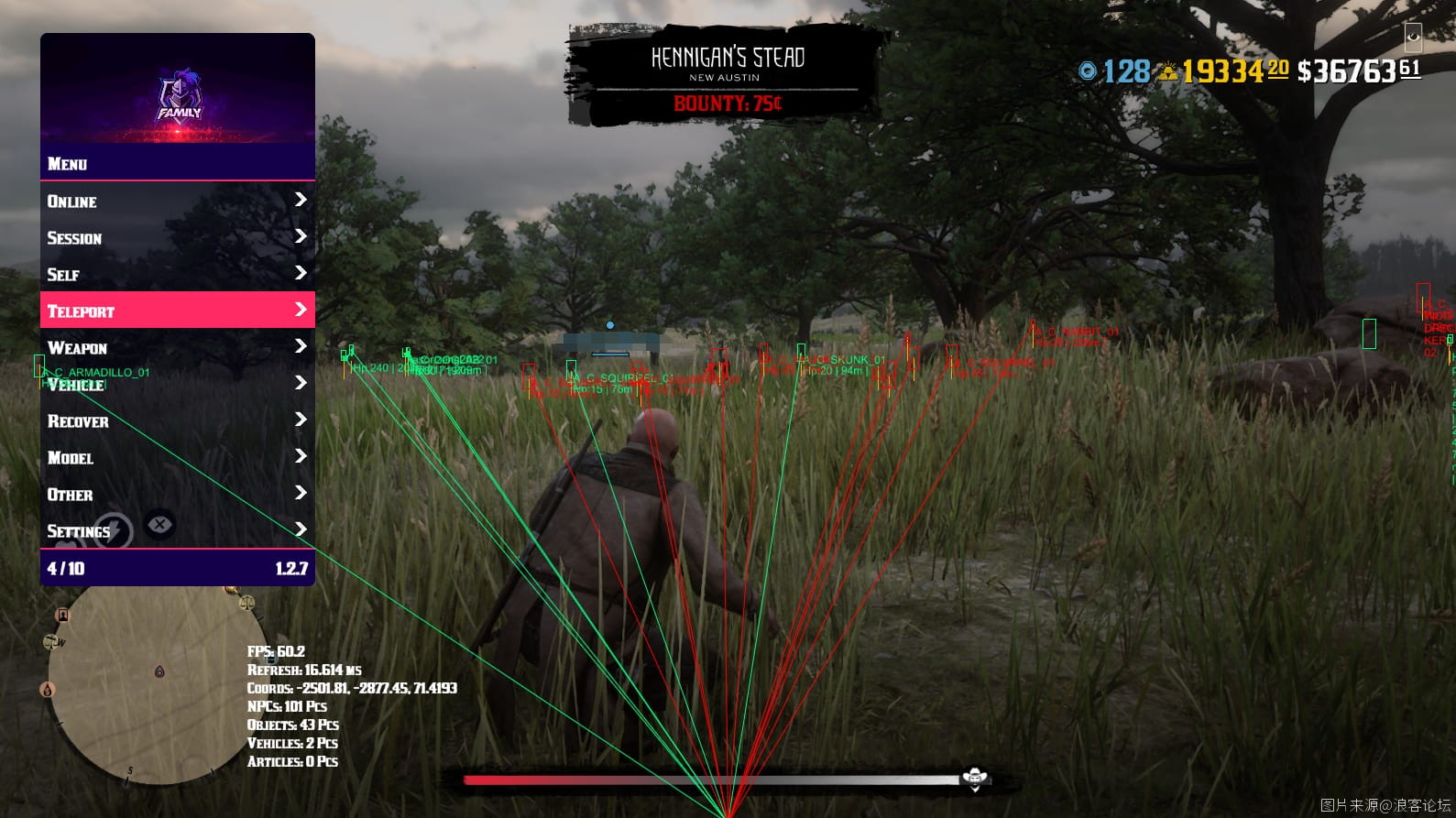The width and height of the screenshot is (1456, 818).
Task: Choose the highlighted Teleport entry
Action: coord(177,311)
